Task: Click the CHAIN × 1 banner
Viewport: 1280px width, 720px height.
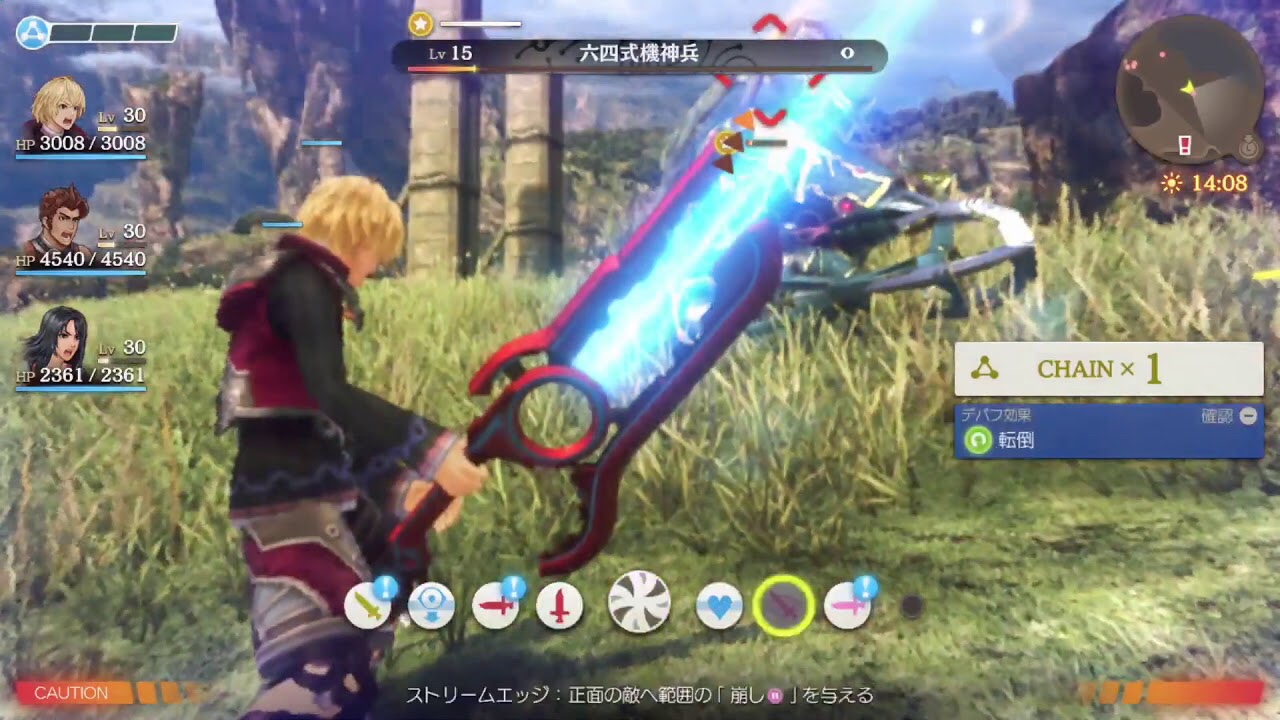Action: [1108, 369]
